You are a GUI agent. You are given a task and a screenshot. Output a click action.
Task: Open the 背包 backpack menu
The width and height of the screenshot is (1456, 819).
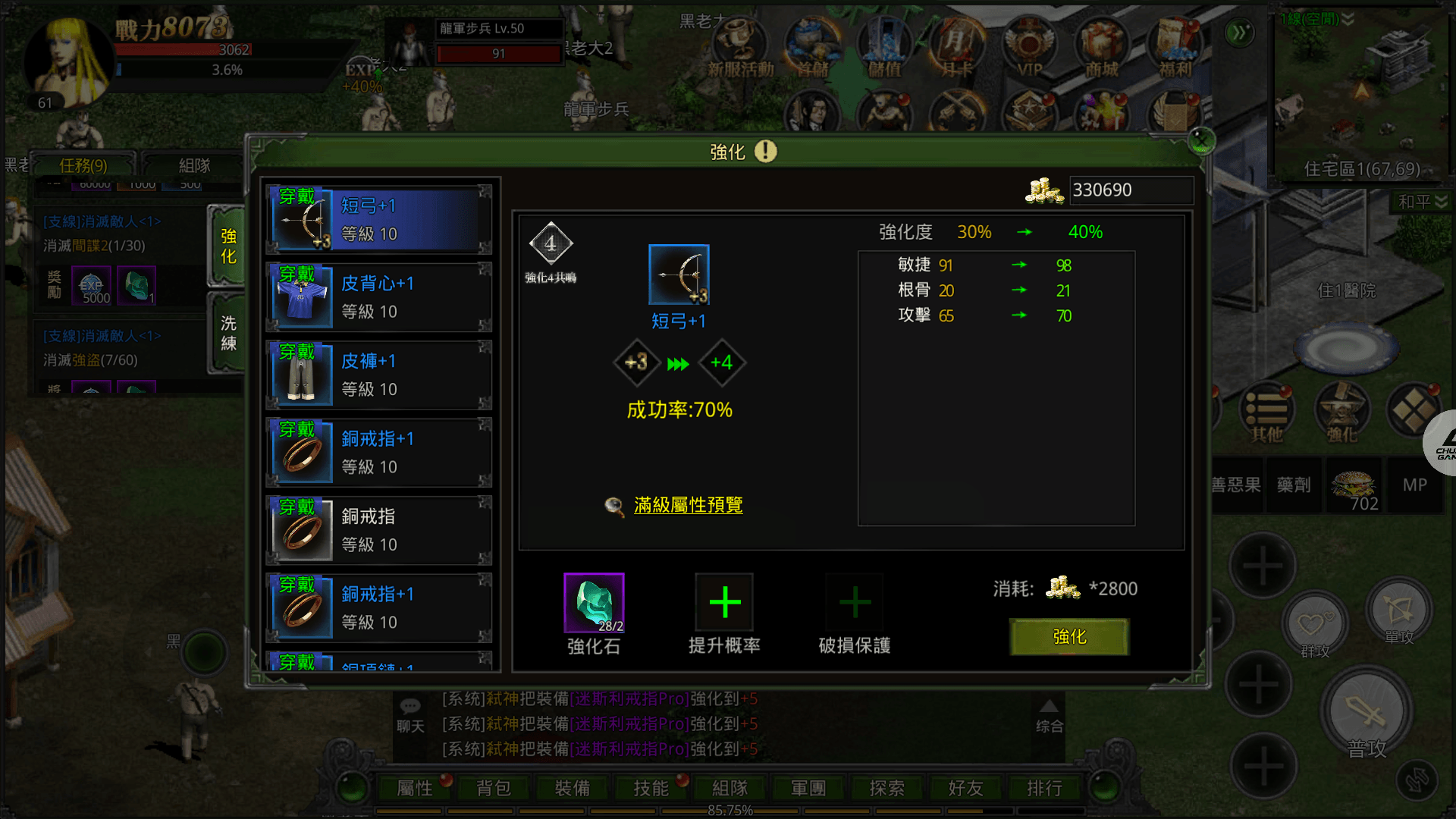coord(494,789)
